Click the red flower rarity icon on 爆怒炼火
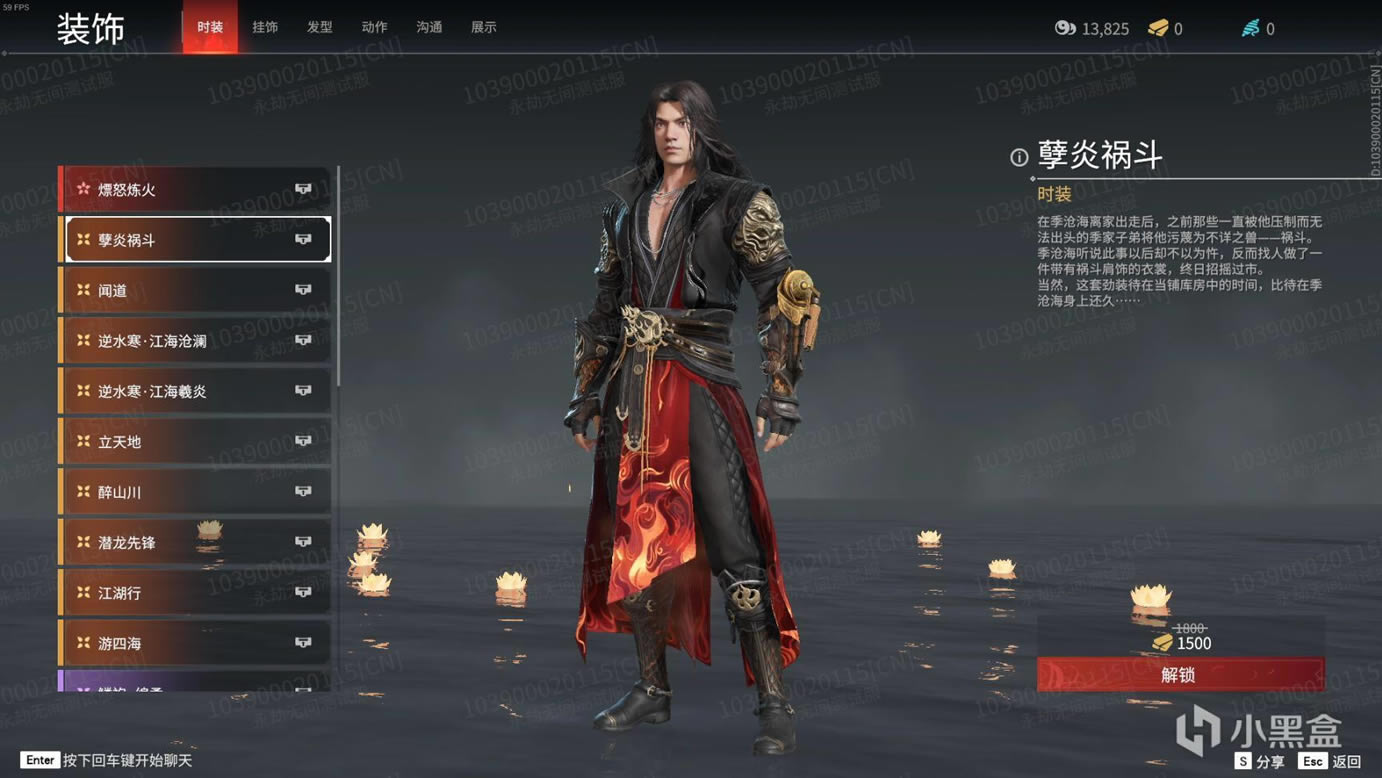 85,188
